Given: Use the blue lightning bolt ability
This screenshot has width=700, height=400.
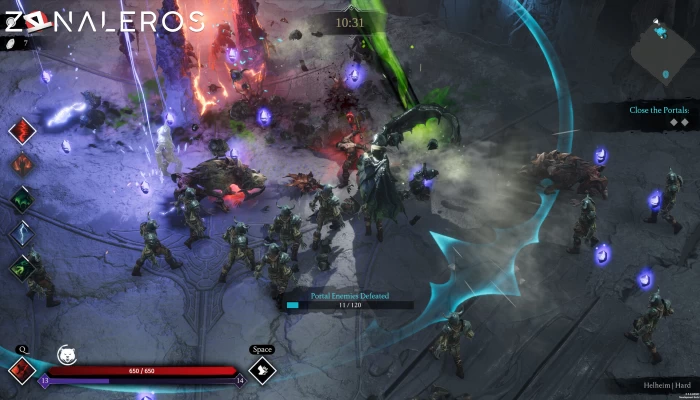Looking at the screenshot, I should [23, 233].
